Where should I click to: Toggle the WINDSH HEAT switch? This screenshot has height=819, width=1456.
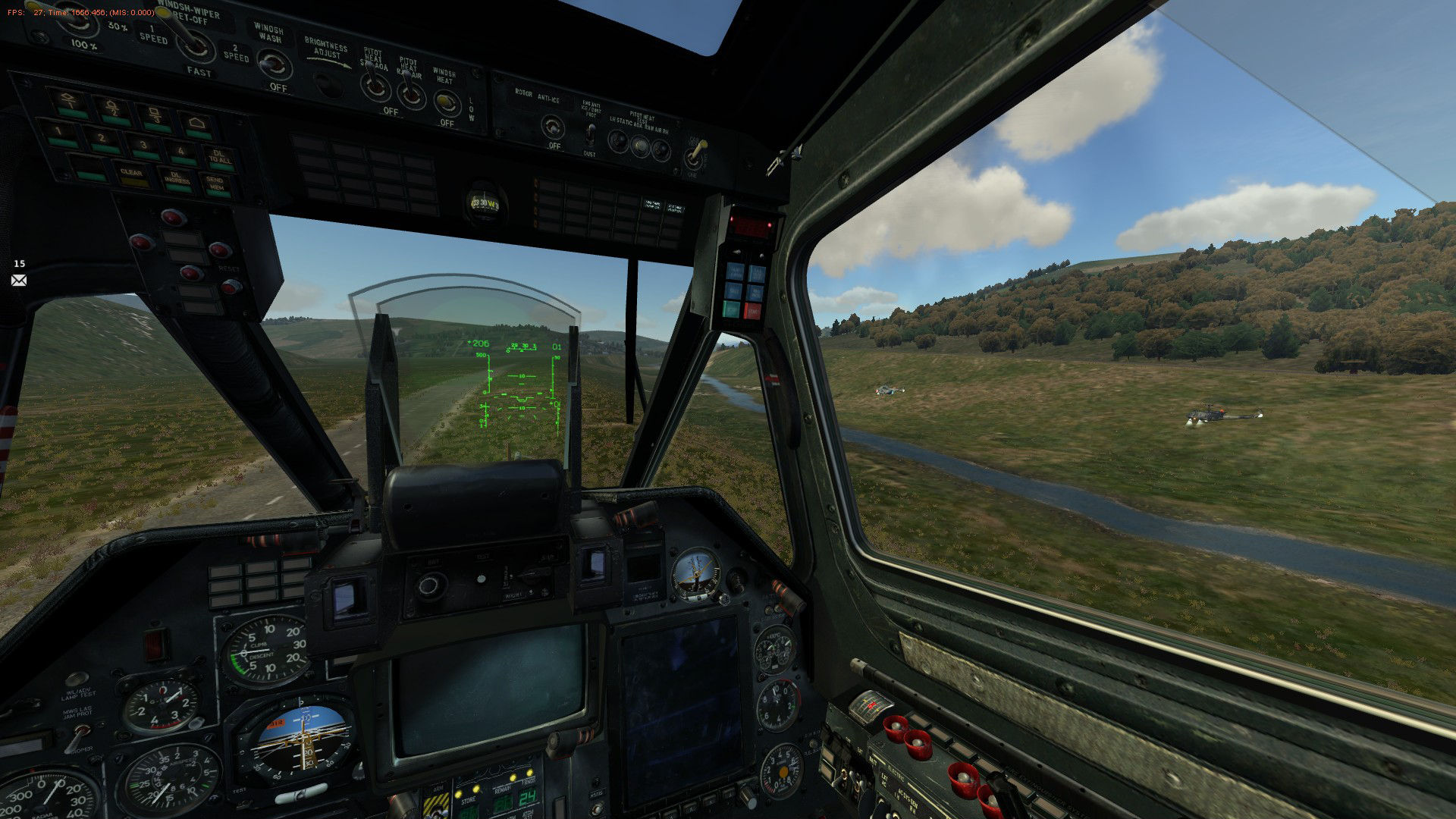[447, 101]
